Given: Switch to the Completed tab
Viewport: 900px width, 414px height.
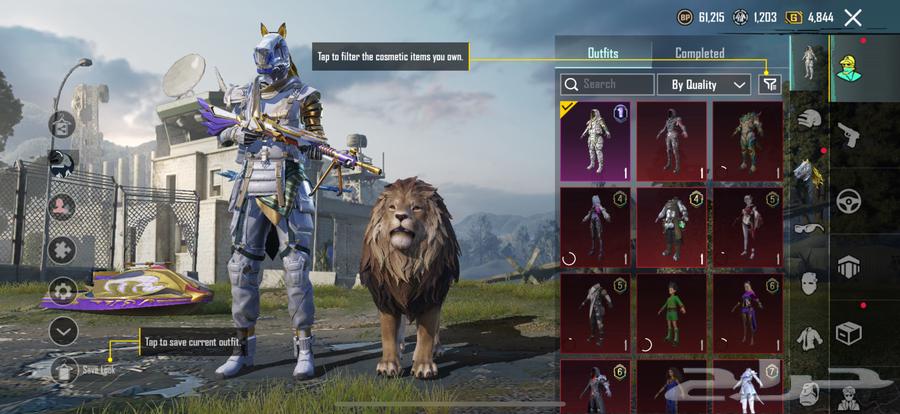Looking at the screenshot, I should tap(699, 53).
